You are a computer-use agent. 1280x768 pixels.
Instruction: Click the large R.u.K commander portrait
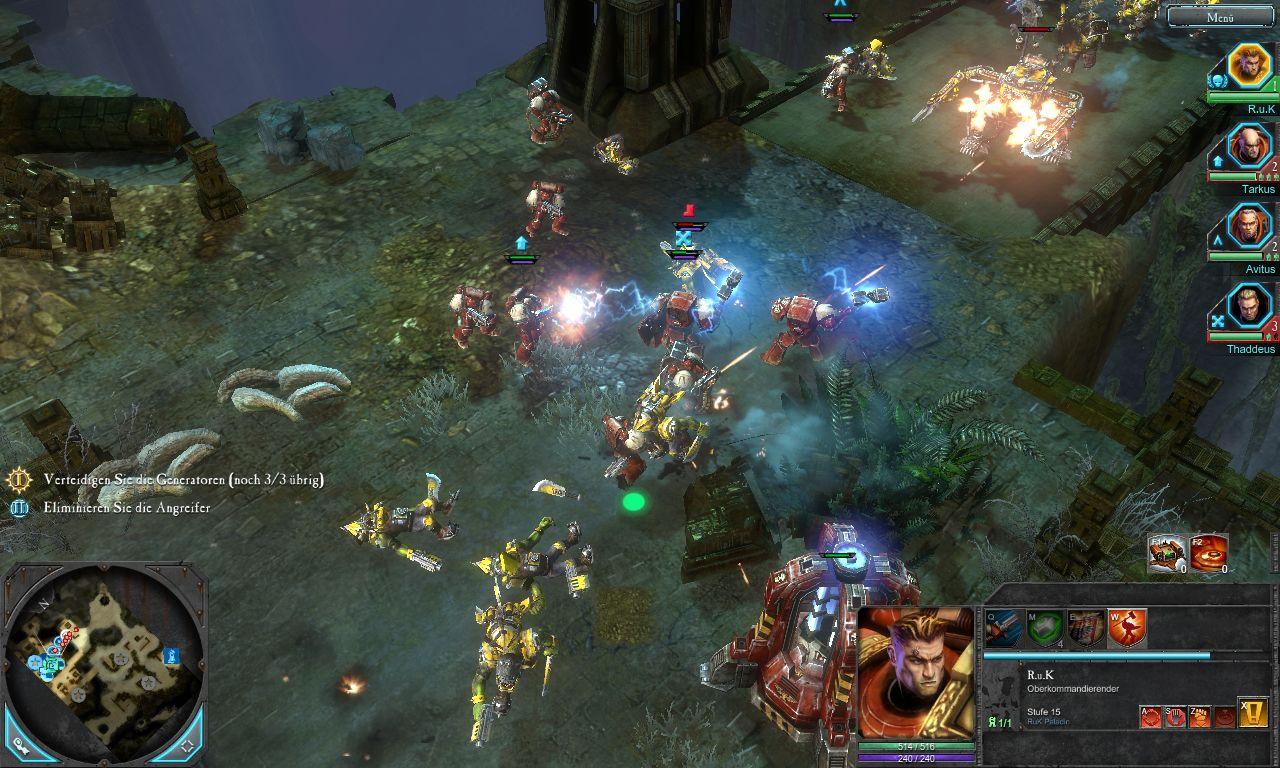coord(916,672)
